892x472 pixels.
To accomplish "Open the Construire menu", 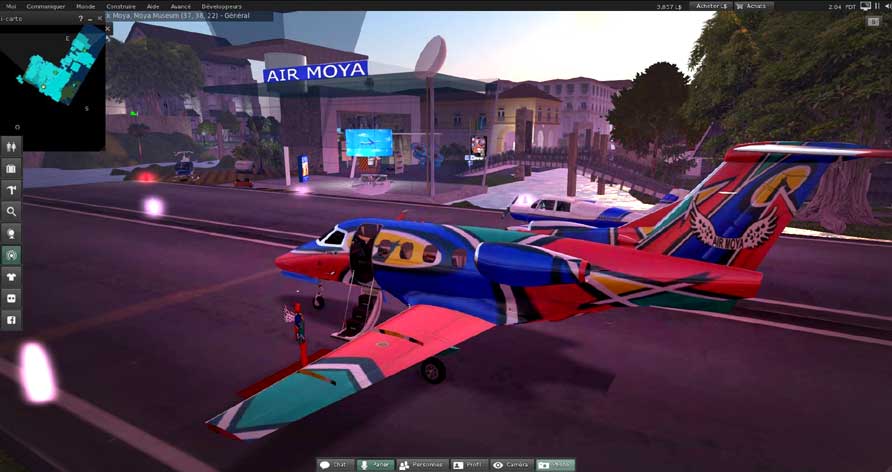I will click(121, 6).
